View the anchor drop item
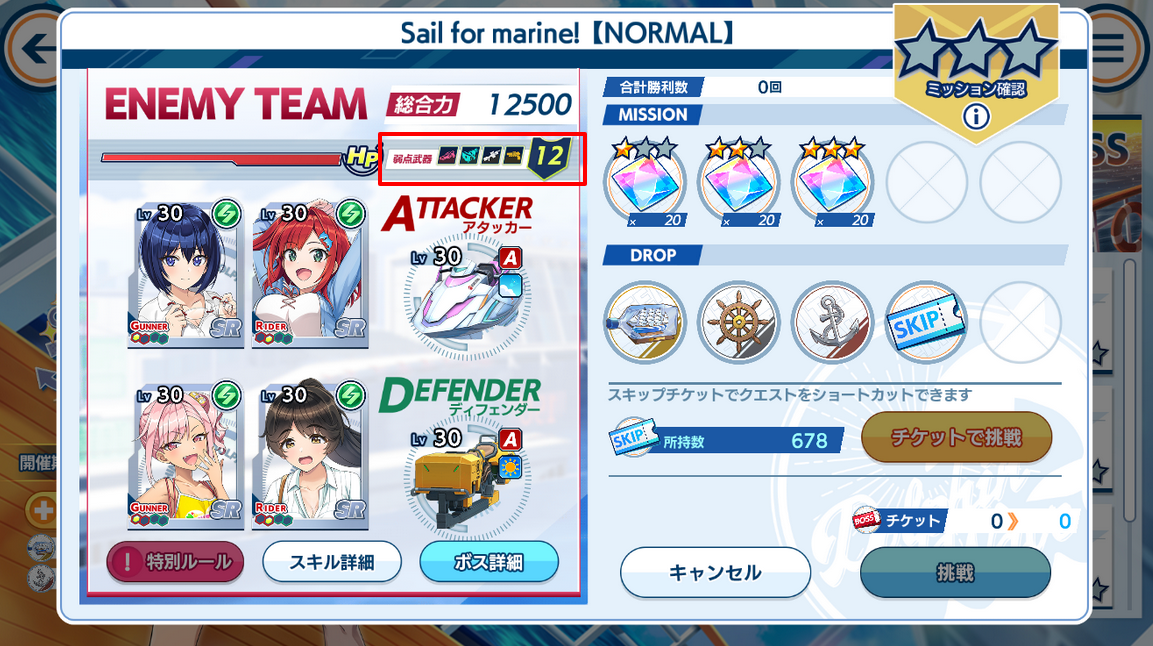Image resolution: width=1153 pixels, height=646 pixels. pyautogui.click(x=832, y=322)
